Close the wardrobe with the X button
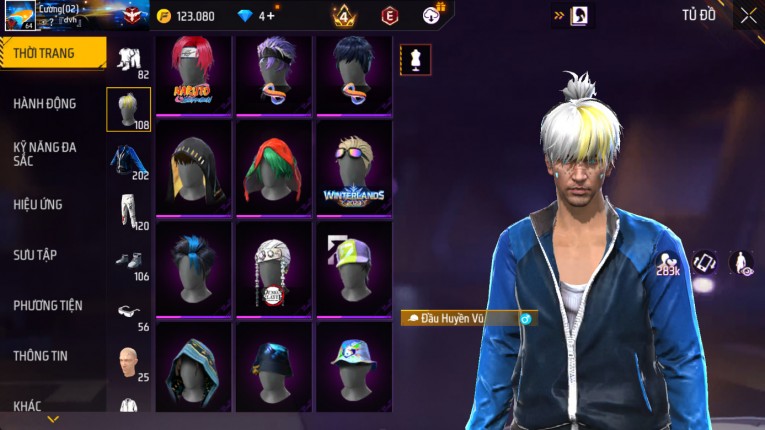Screen dimensions: 765x430 click(747, 16)
